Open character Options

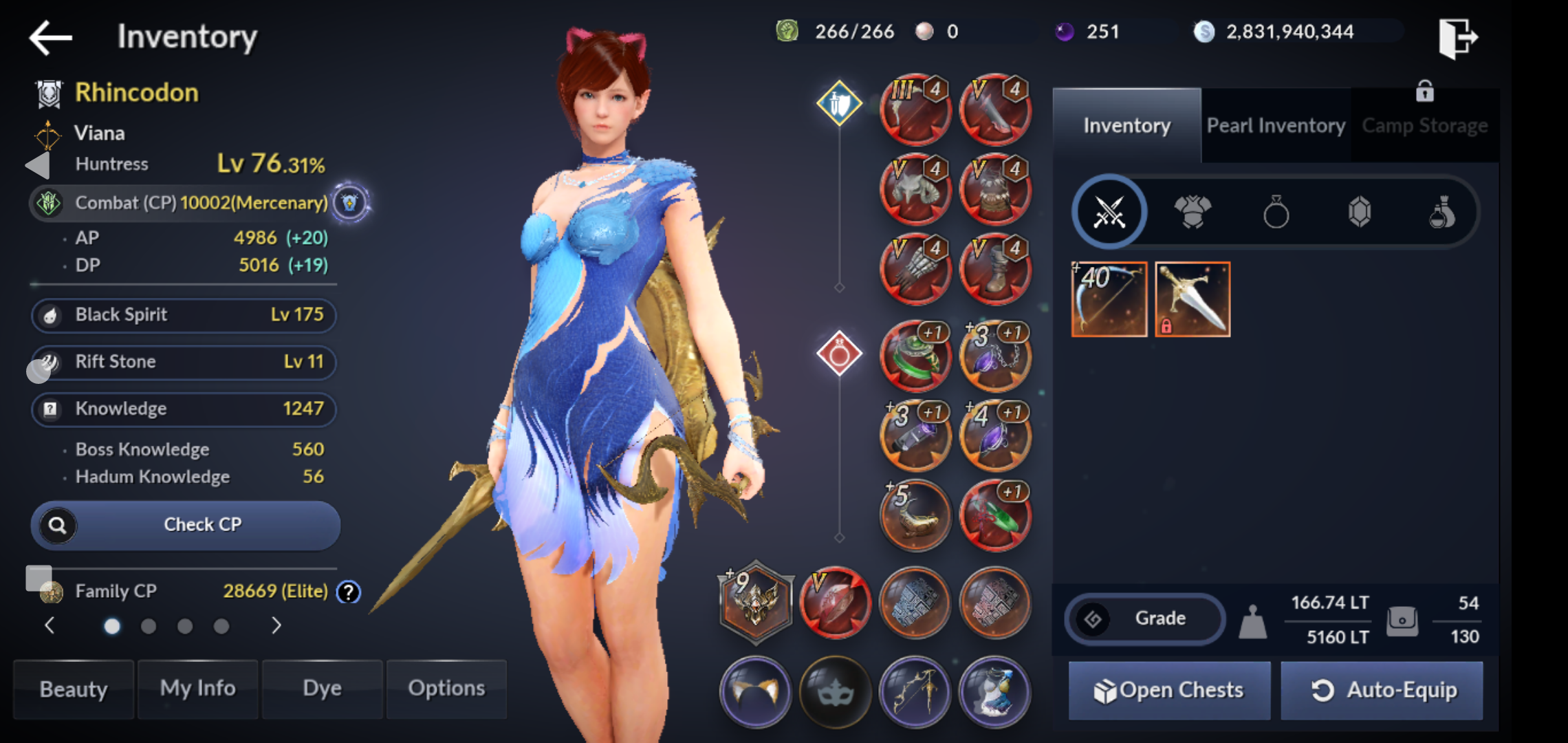pyautogui.click(x=446, y=689)
